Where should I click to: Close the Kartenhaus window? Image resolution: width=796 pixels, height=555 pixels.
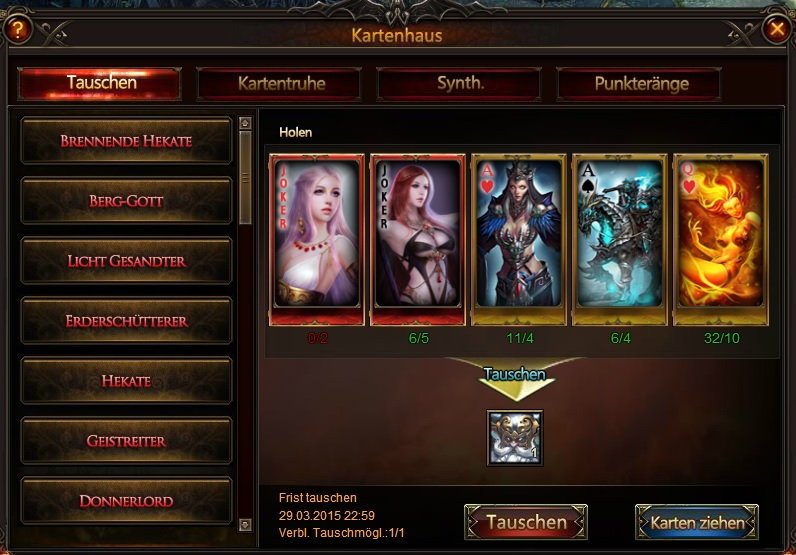pos(776,30)
